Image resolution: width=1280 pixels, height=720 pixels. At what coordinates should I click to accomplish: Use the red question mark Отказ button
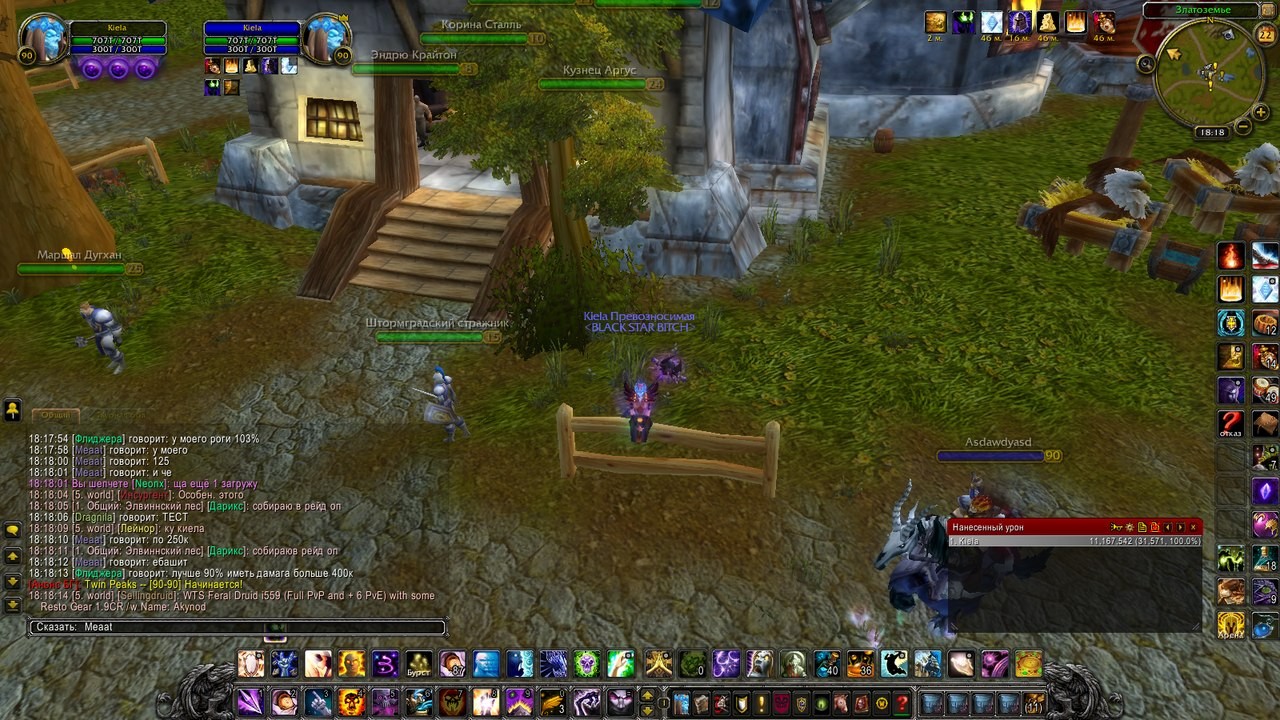[1231, 424]
